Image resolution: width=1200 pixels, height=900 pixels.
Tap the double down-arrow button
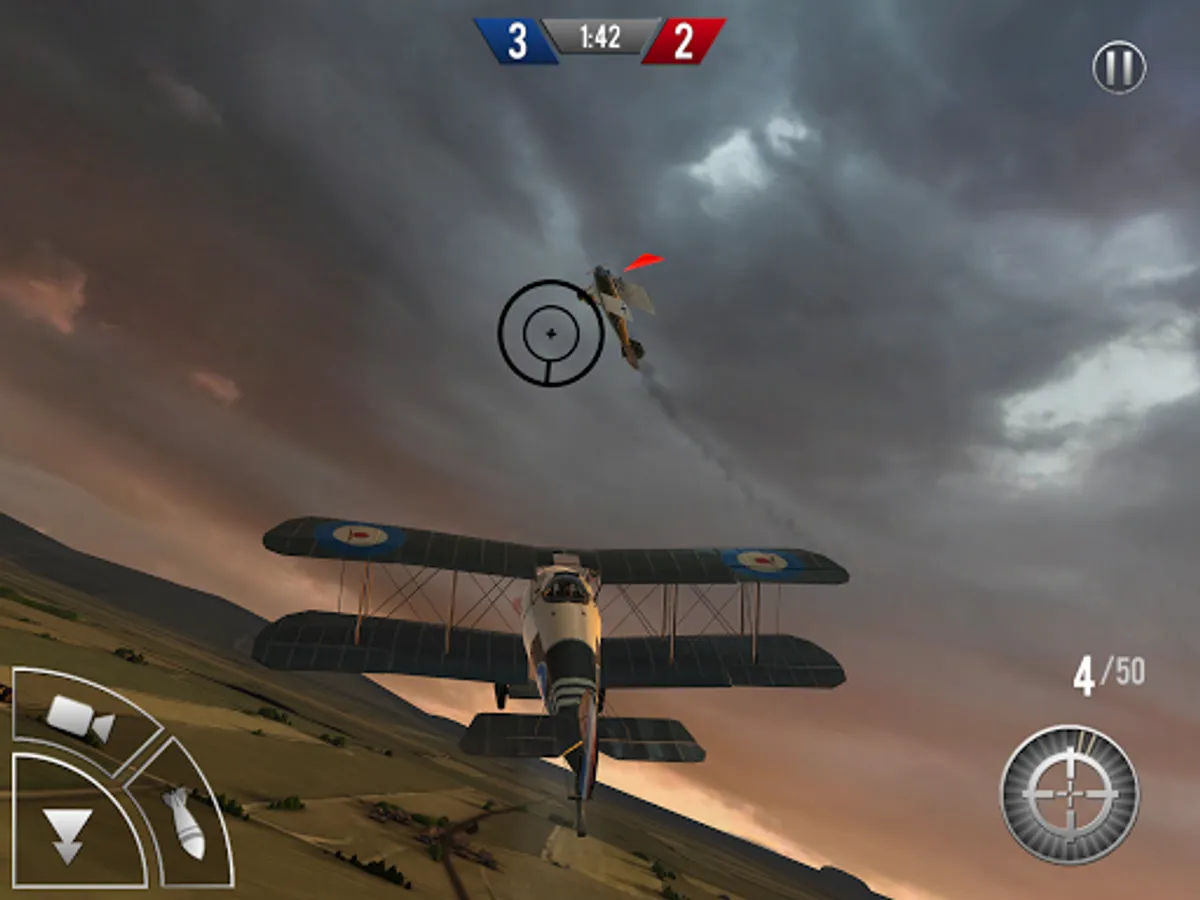pos(68,835)
